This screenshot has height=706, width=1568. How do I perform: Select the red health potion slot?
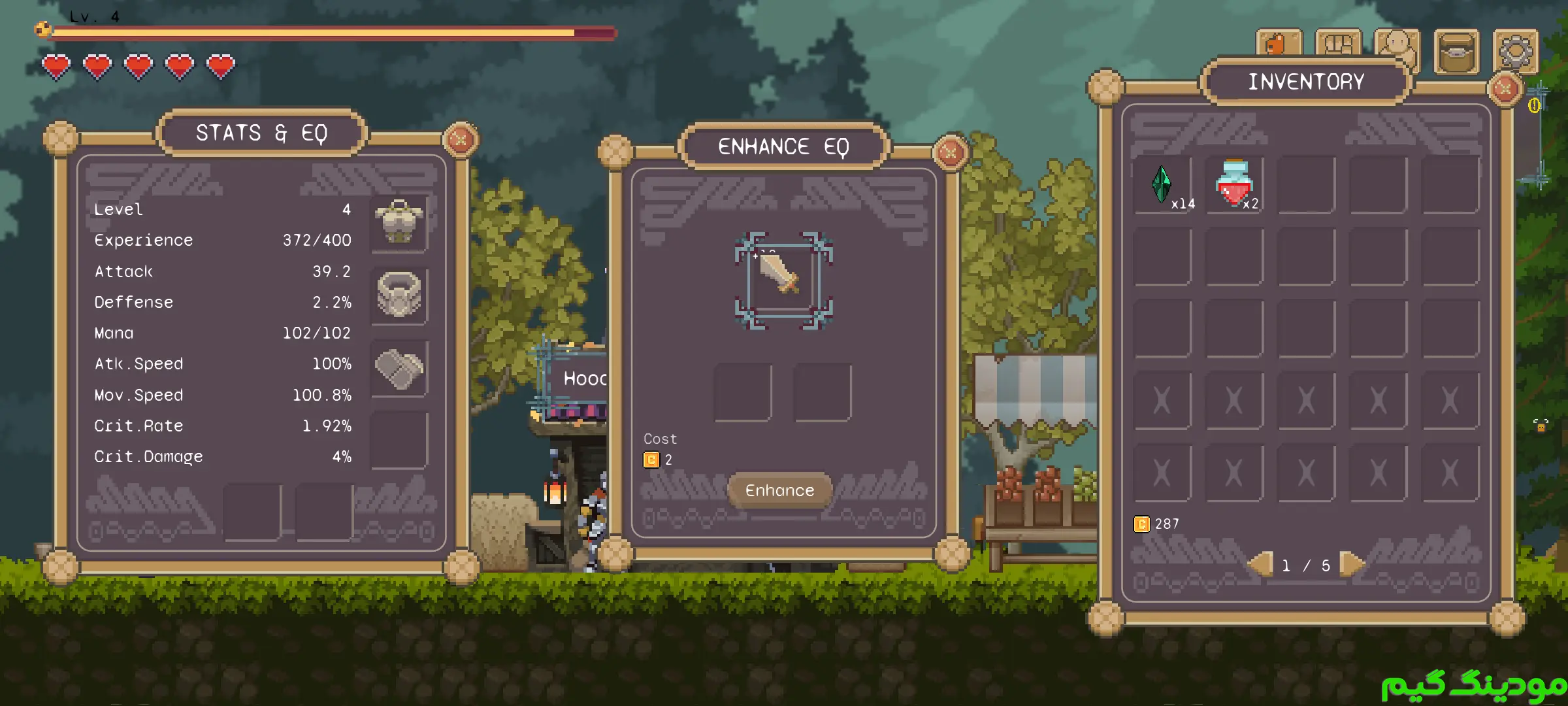tap(1233, 185)
